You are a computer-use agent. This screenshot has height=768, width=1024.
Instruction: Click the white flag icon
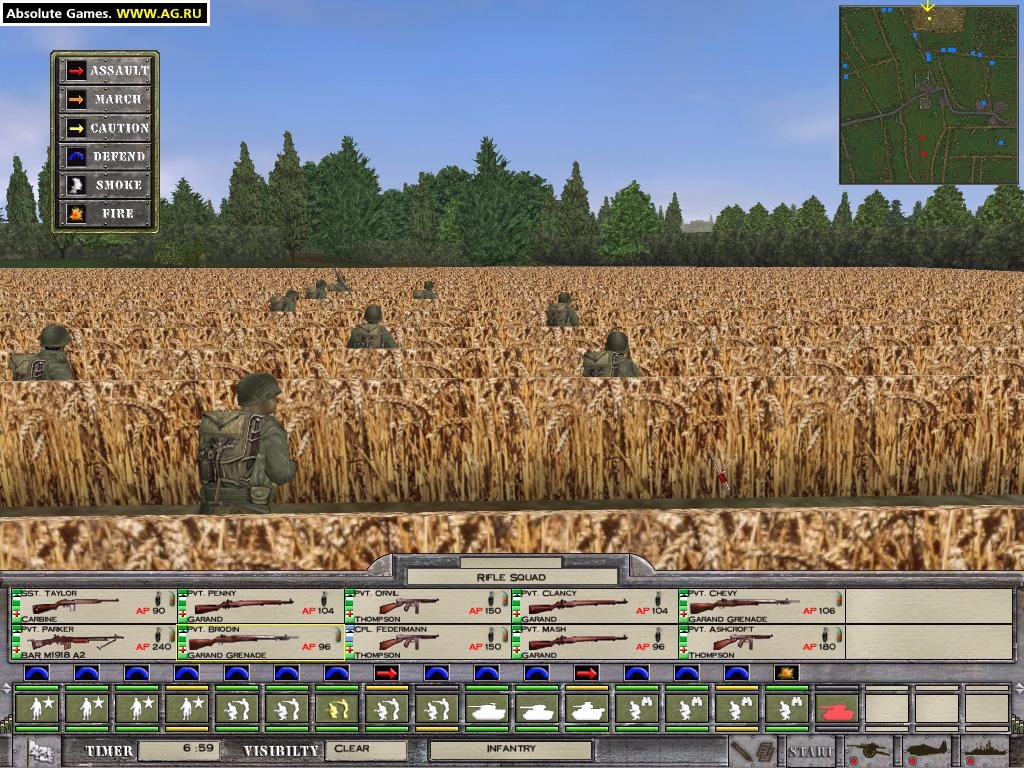pos(41,750)
